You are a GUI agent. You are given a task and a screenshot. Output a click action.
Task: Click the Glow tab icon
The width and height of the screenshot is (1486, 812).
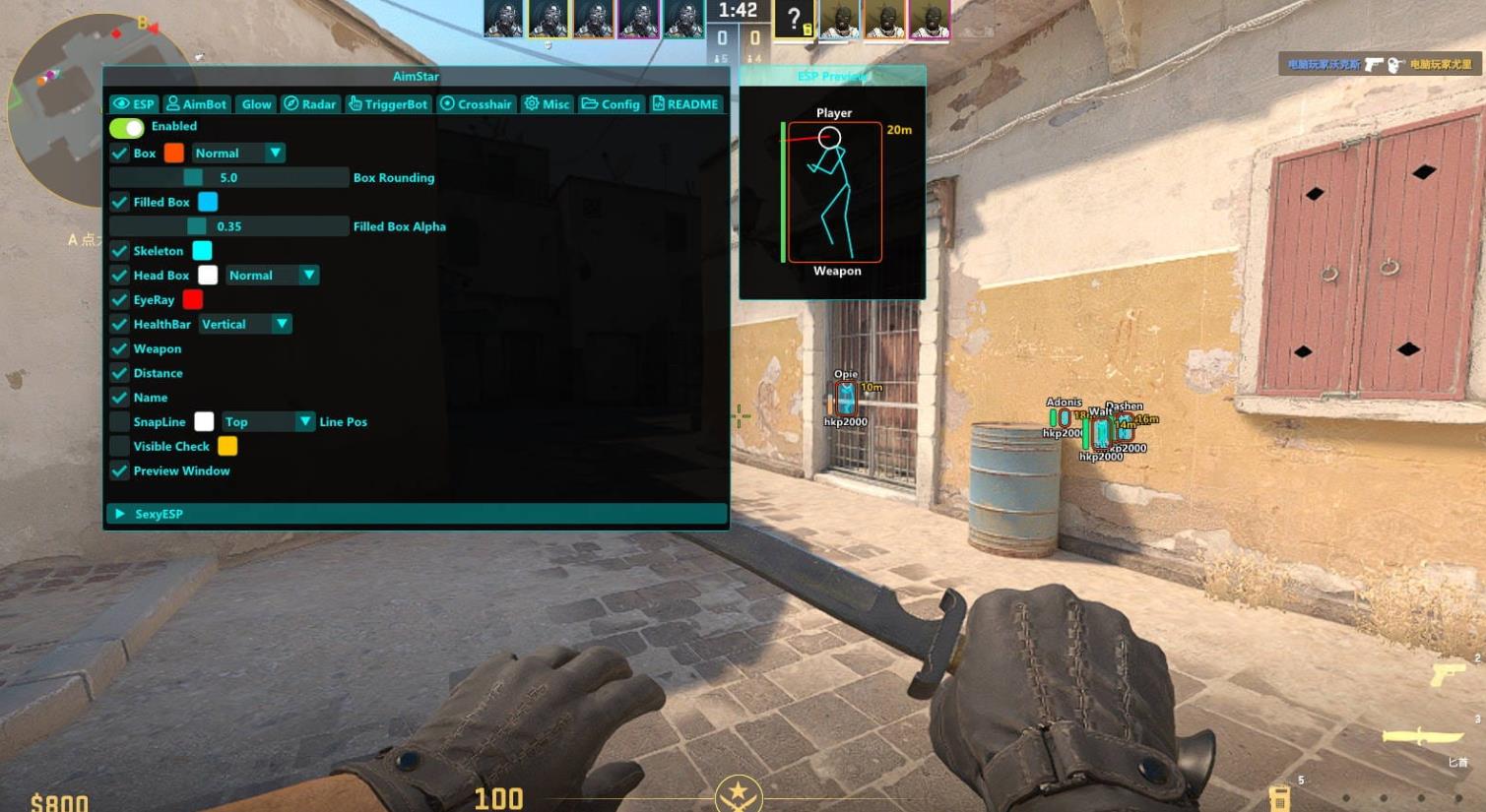255,103
